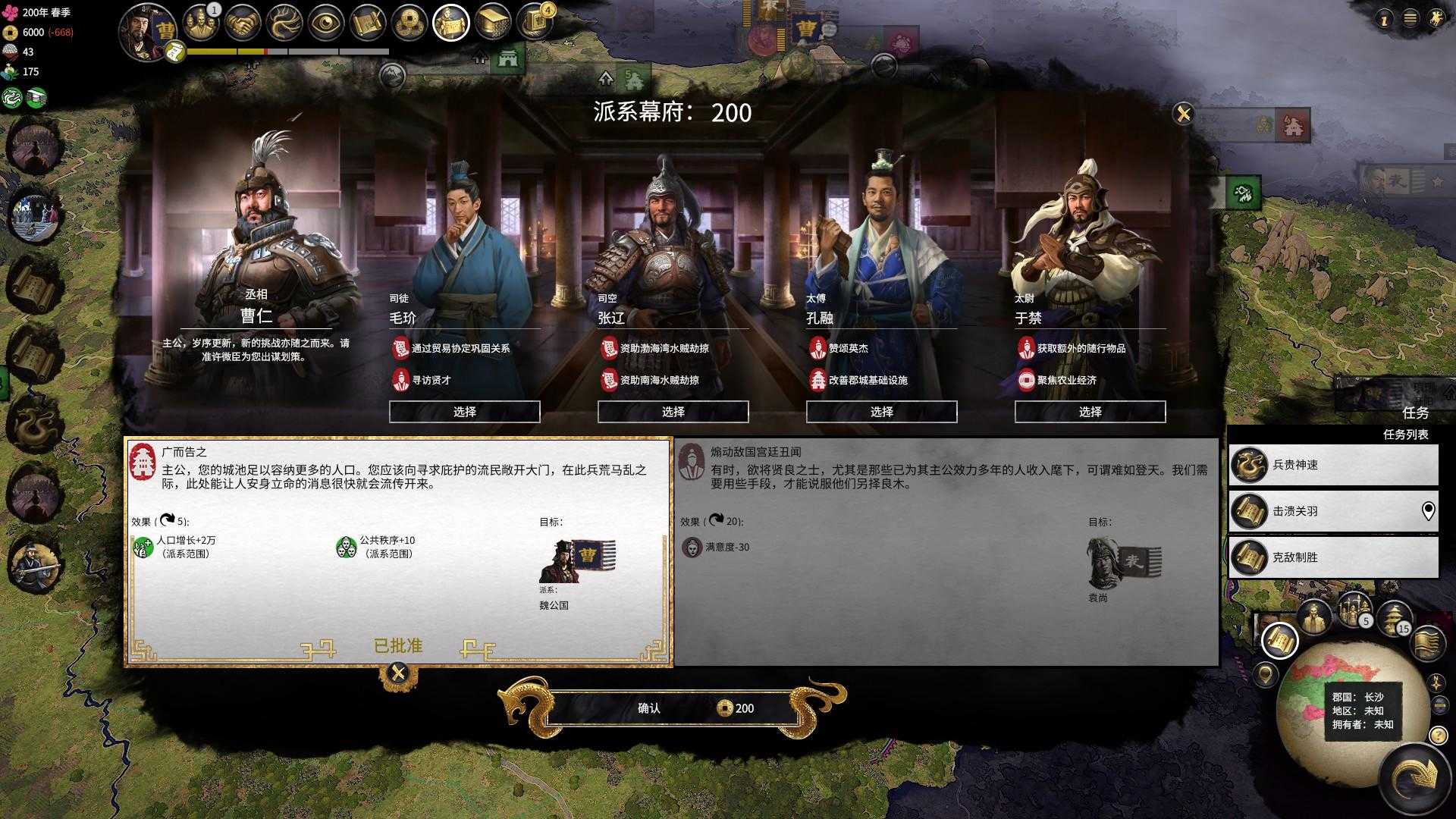Open the help question mark button
The image size is (1456, 819).
1437,736
